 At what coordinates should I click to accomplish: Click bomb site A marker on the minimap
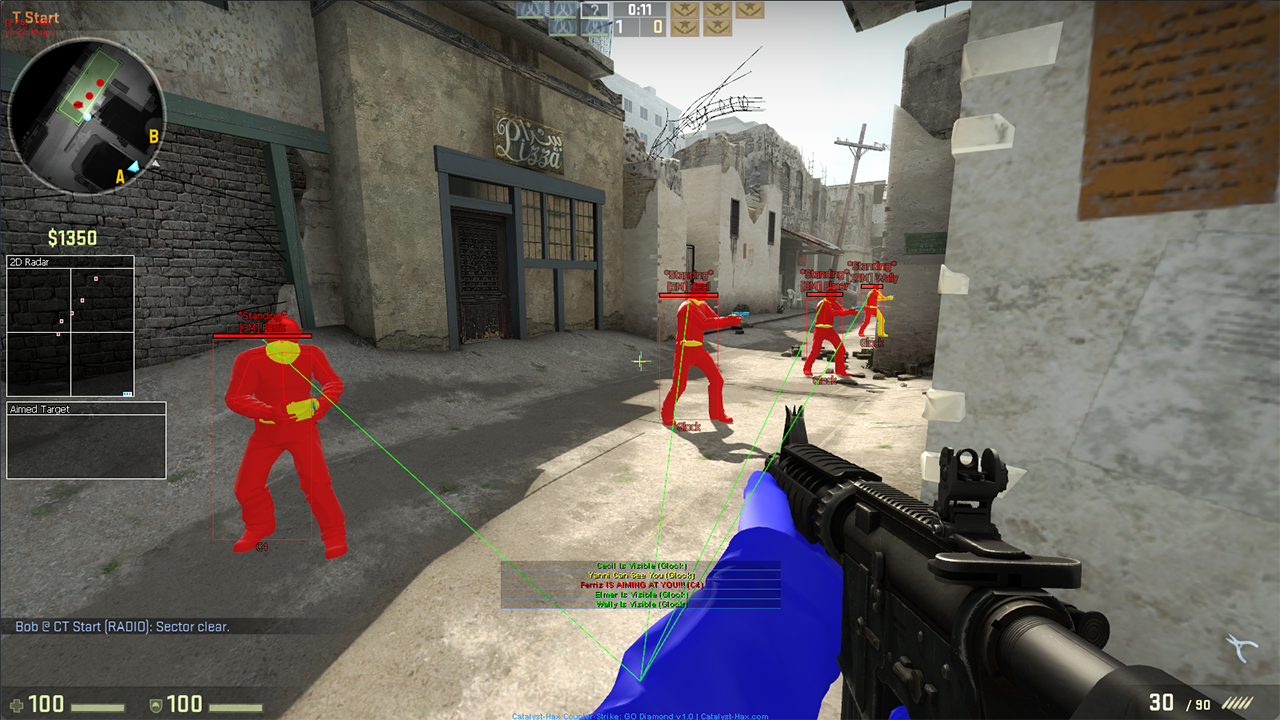(120, 175)
